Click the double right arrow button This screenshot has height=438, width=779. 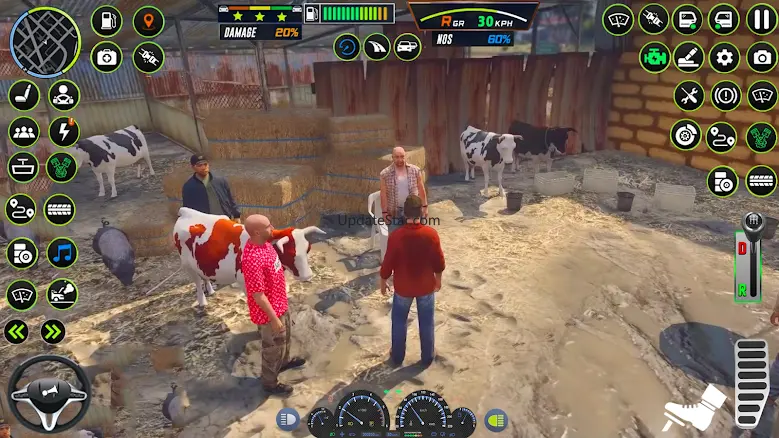pos(53,332)
